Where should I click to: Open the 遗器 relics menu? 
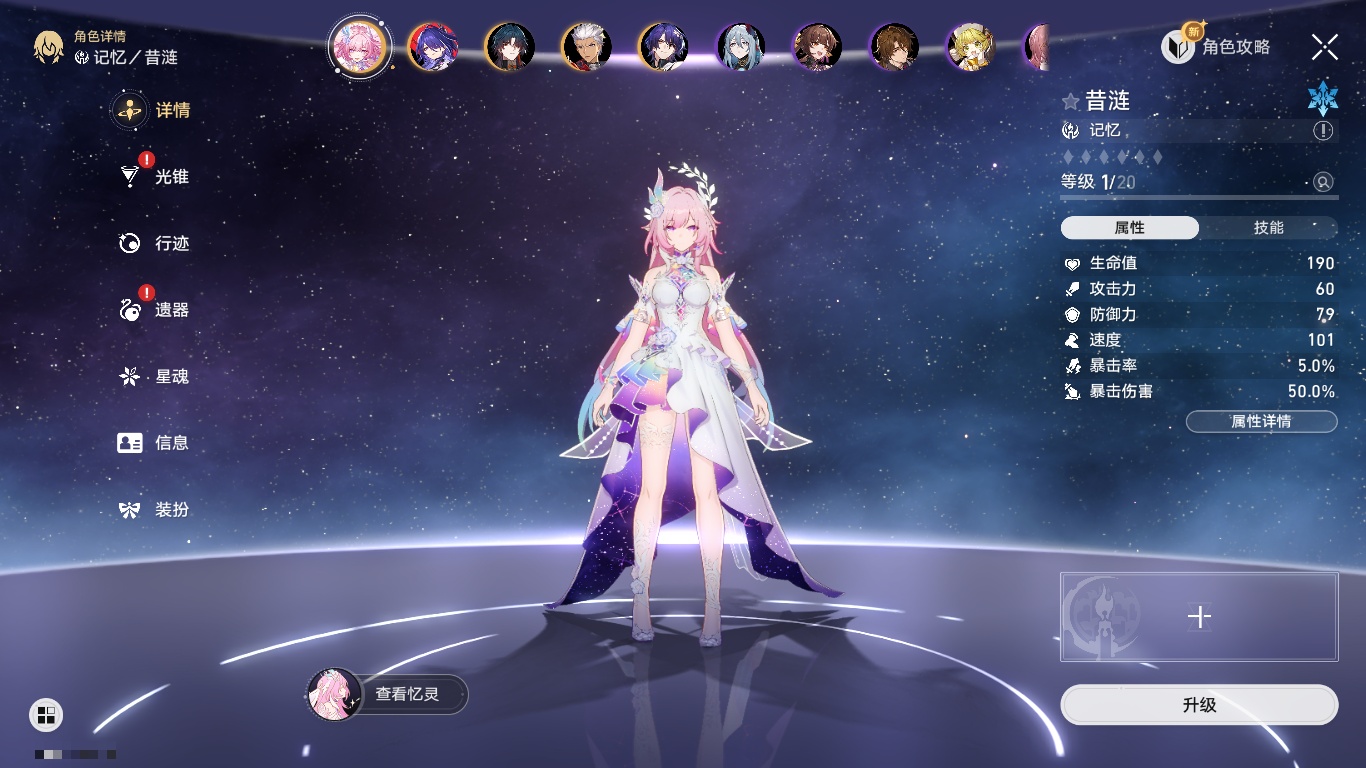(160, 310)
